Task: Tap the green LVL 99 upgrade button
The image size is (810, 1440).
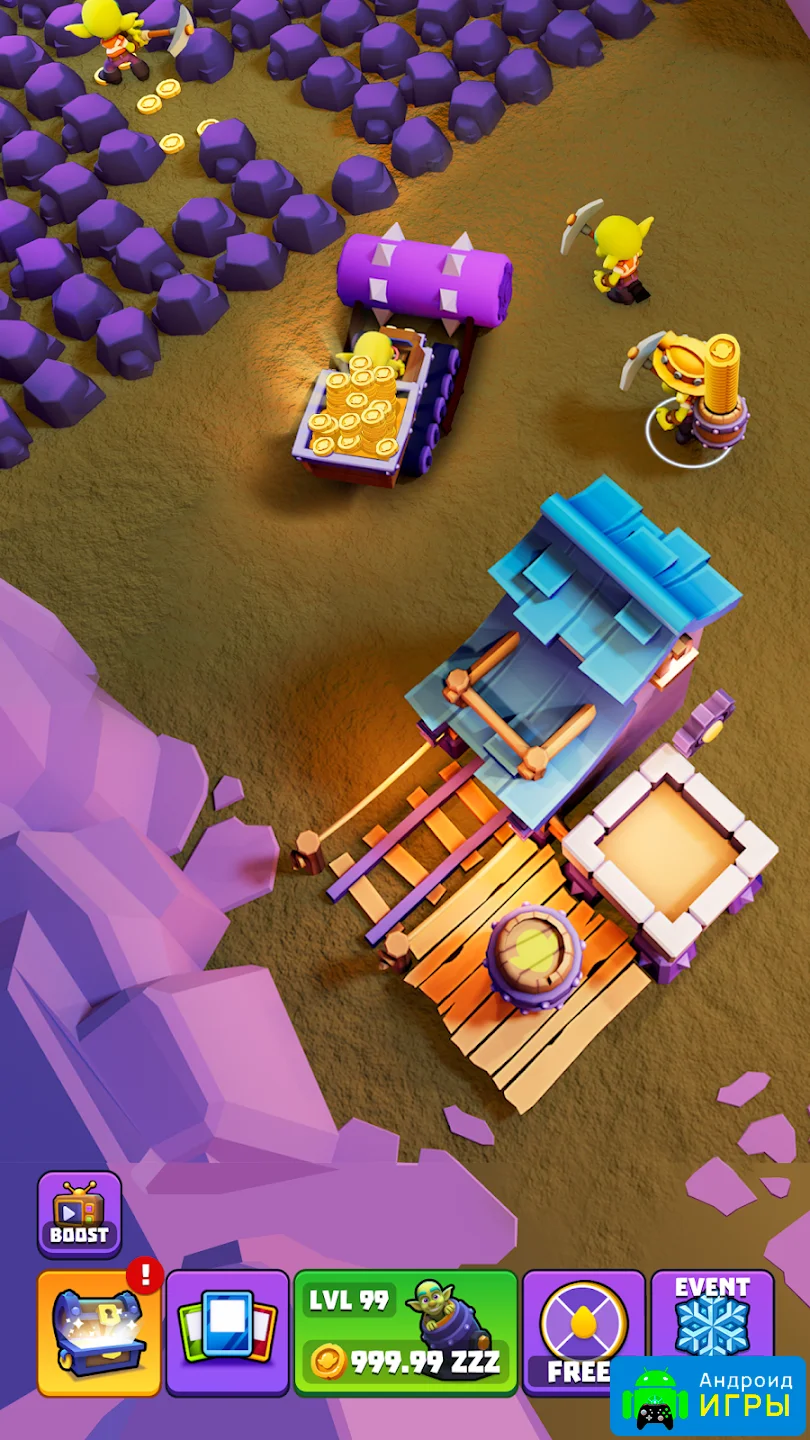Action: (406, 1332)
